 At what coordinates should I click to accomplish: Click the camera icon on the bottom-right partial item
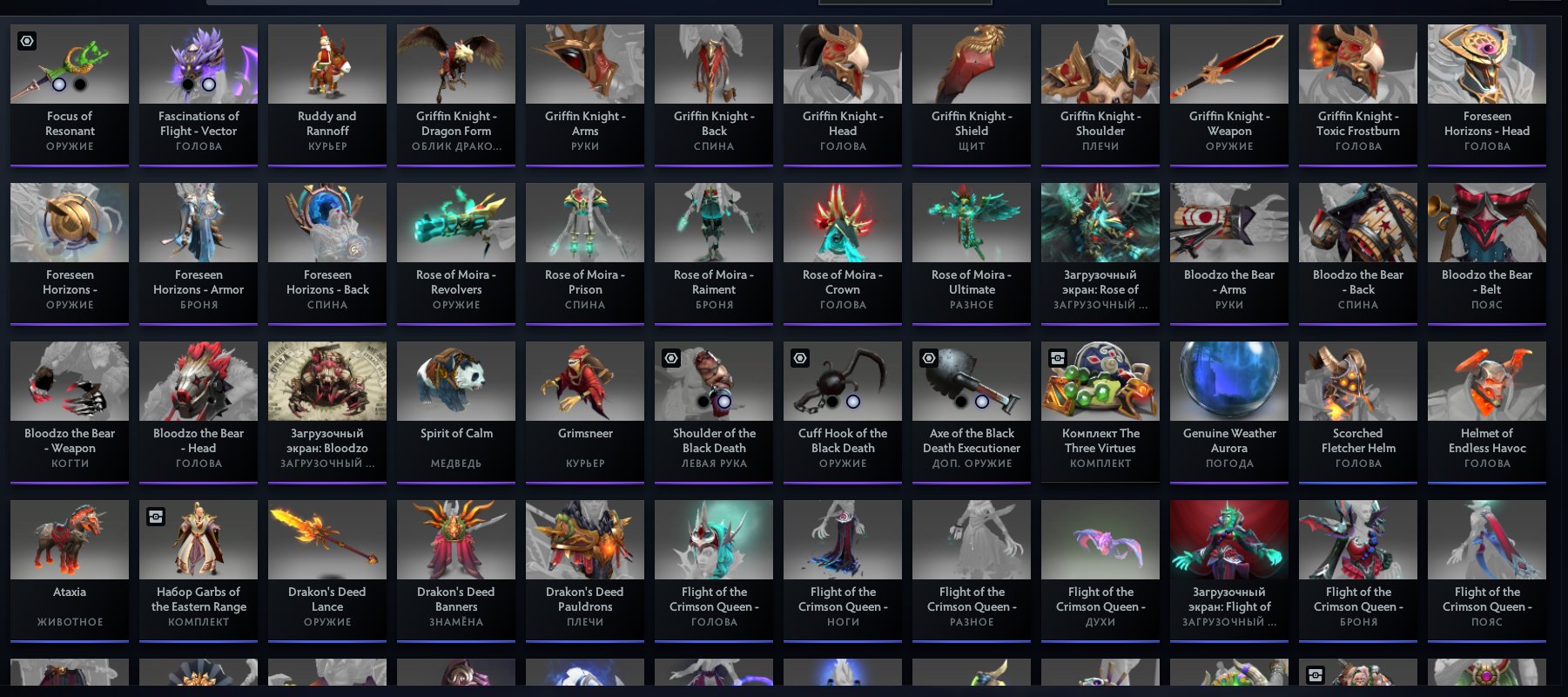pos(1316,675)
